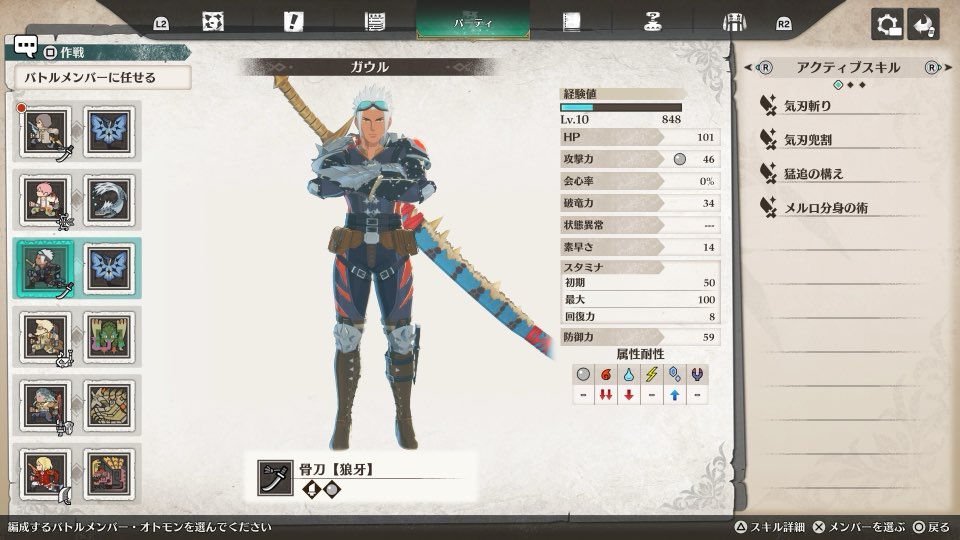The image size is (960, 540).
Task: Switch to the notebook tab
Action: [572, 22]
